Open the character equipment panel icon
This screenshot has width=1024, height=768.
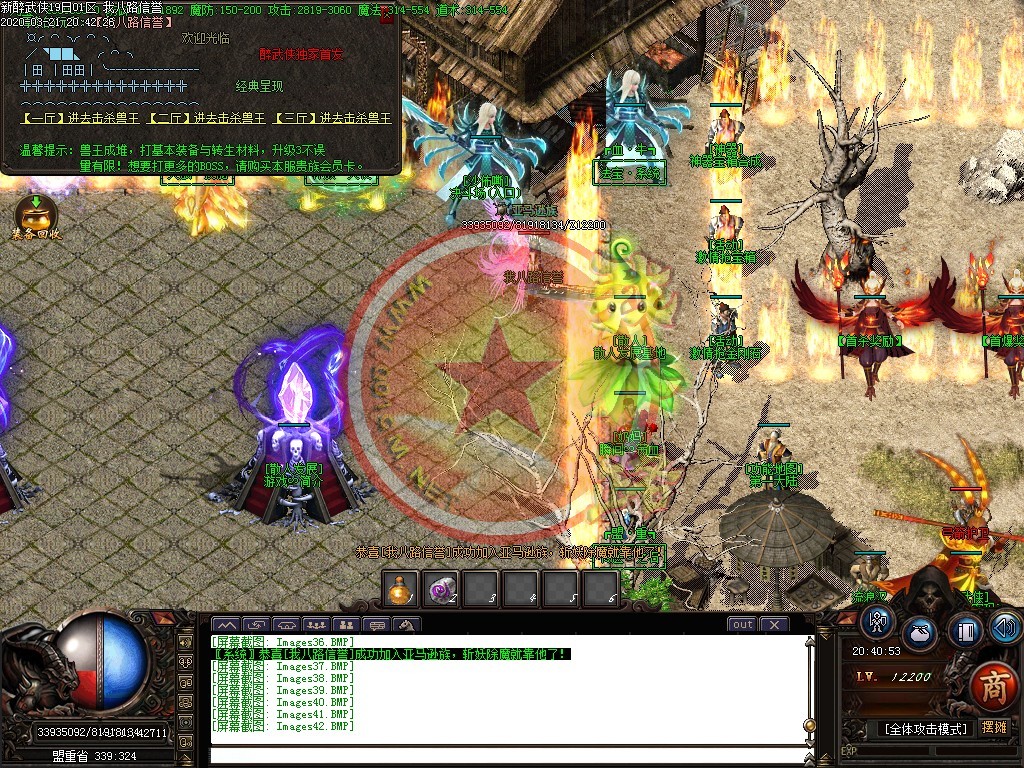pos(879,623)
